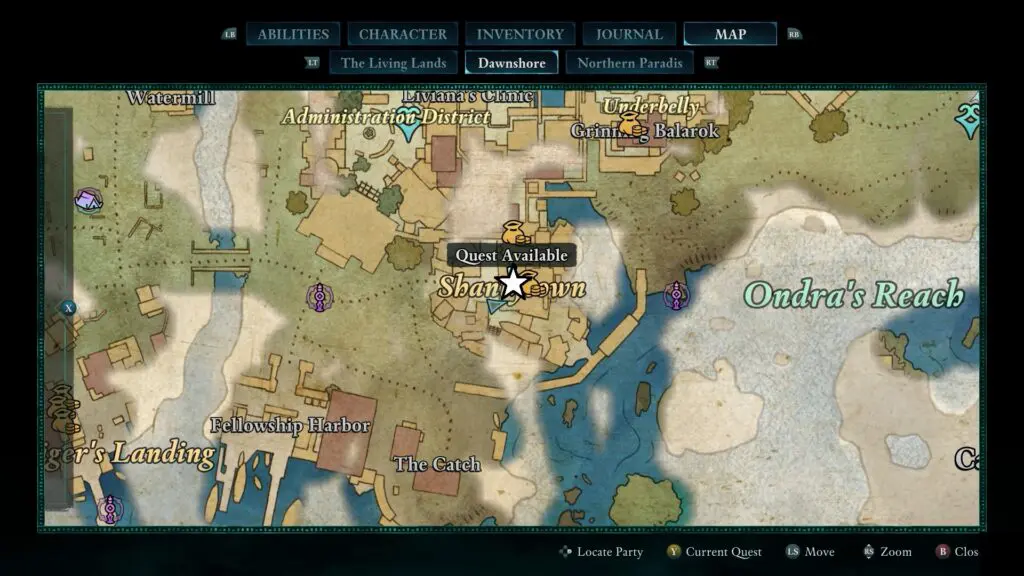This screenshot has width=1024, height=576.
Task: Pick the purple beacon beside Ondra's Reach
Action: click(677, 295)
